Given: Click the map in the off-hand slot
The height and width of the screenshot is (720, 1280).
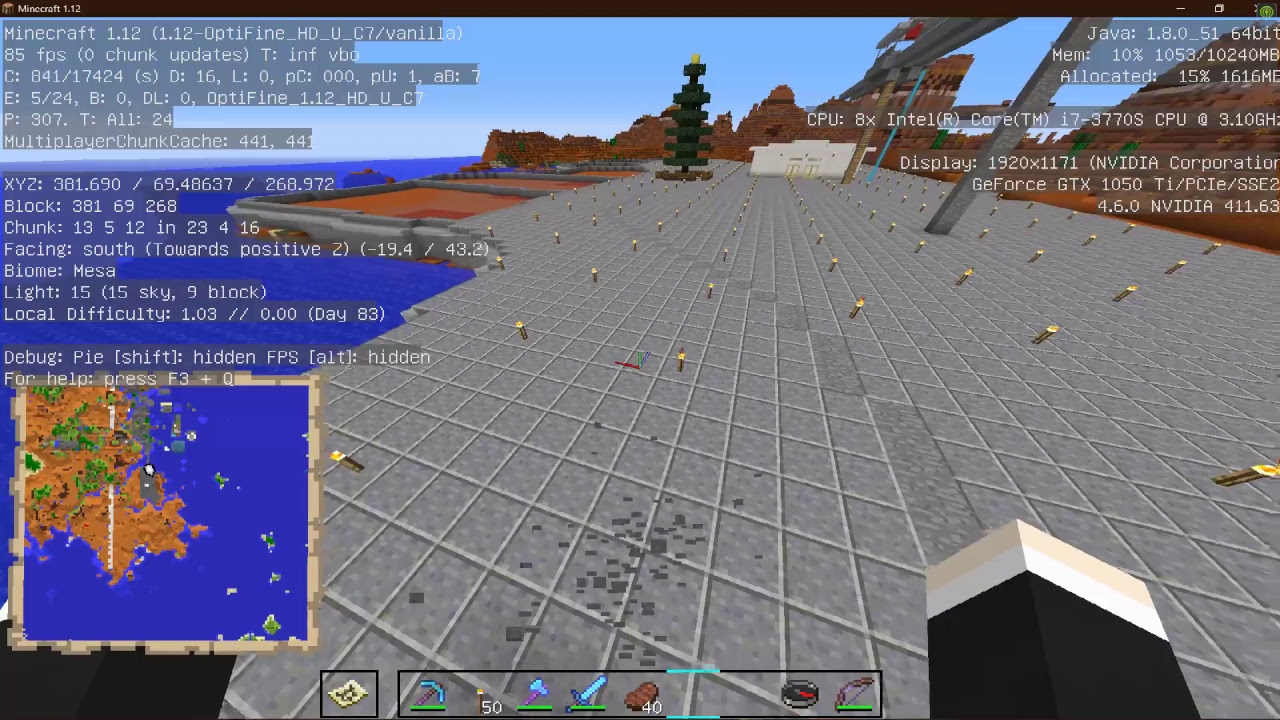Looking at the screenshot, I should [349, 693].
